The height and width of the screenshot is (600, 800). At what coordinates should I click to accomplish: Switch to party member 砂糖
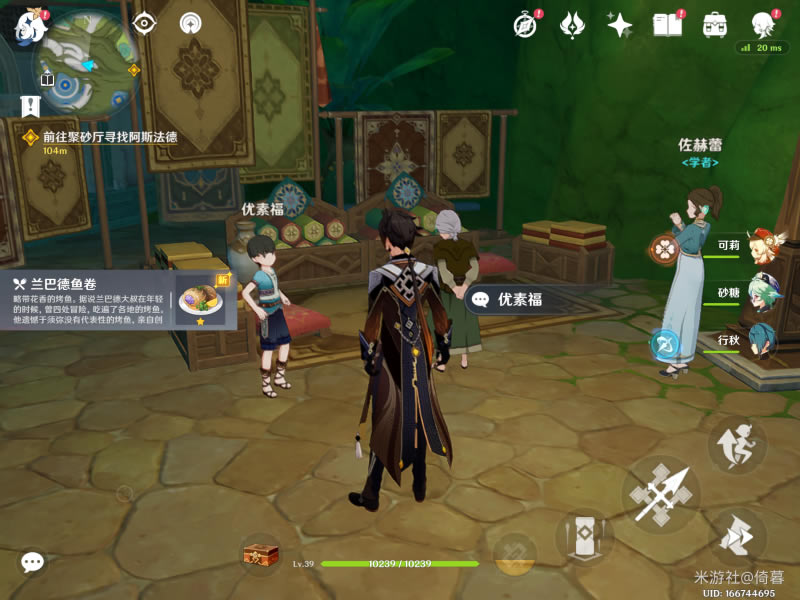click(x=765, y=292)
